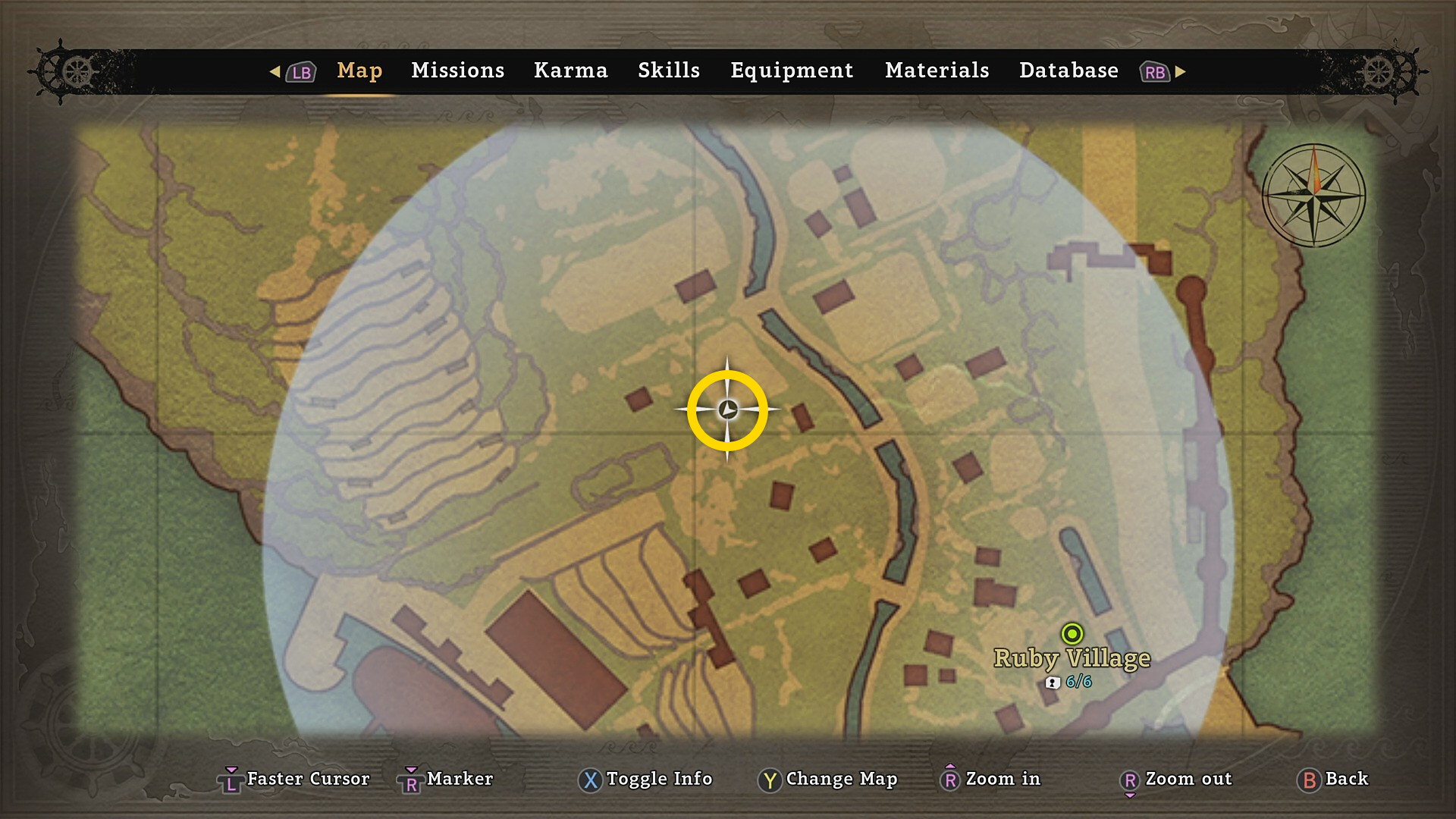The height and width of the screenshot is (819, 1456).
Task: Switch to the Database tab
Action: point(1068,71)
